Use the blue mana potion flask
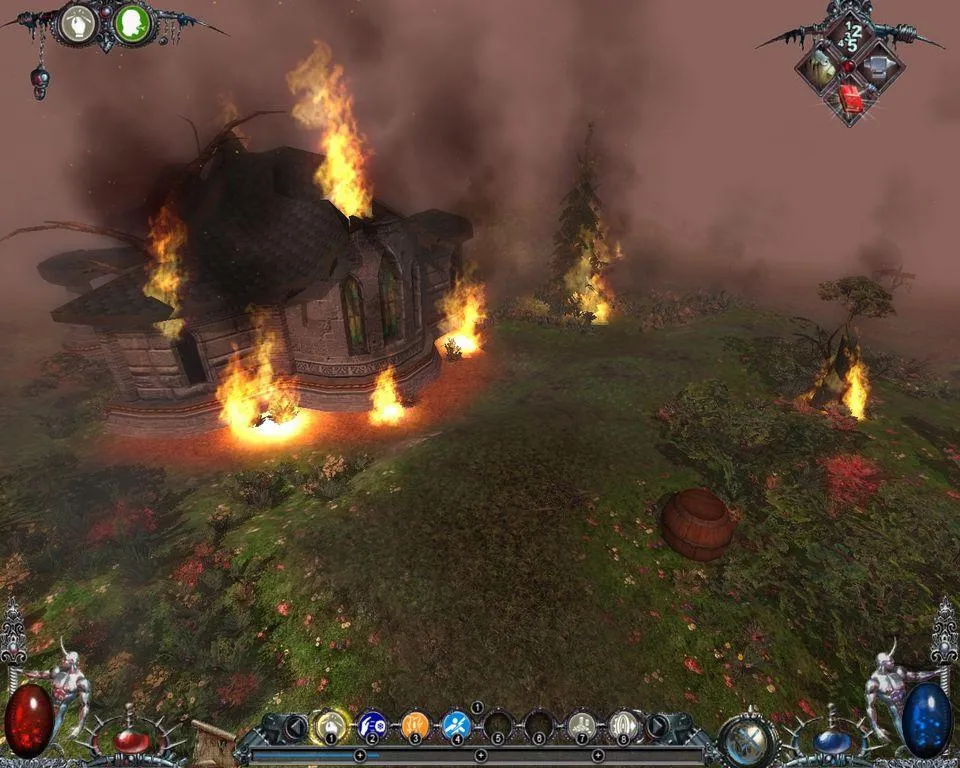 pyautogui.click(x=828, y=741)
